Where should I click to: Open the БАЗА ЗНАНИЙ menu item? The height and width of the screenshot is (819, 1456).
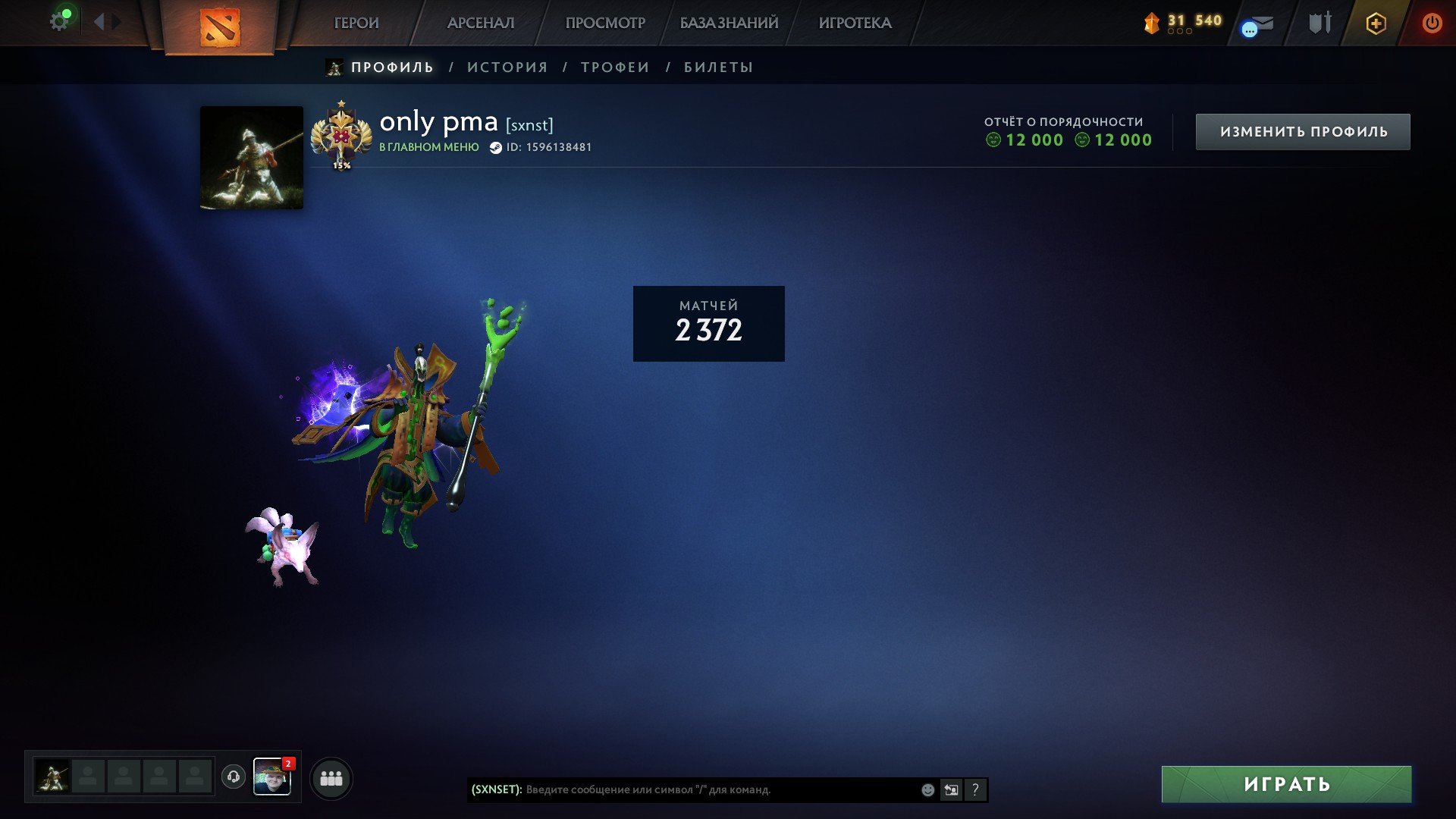coord(728,23)
